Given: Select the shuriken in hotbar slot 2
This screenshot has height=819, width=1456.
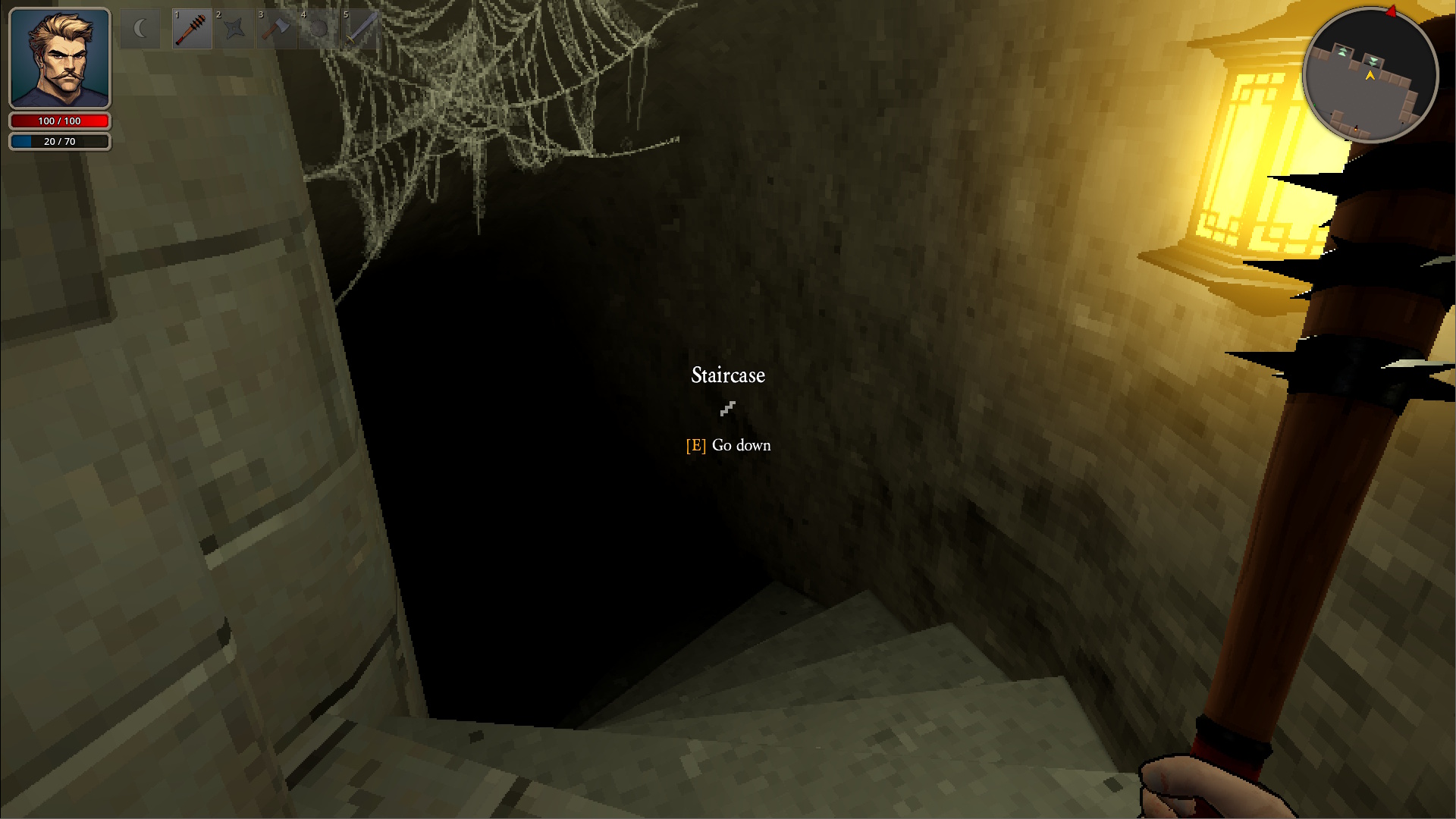Looking at the screenshot, I should 234,28.
